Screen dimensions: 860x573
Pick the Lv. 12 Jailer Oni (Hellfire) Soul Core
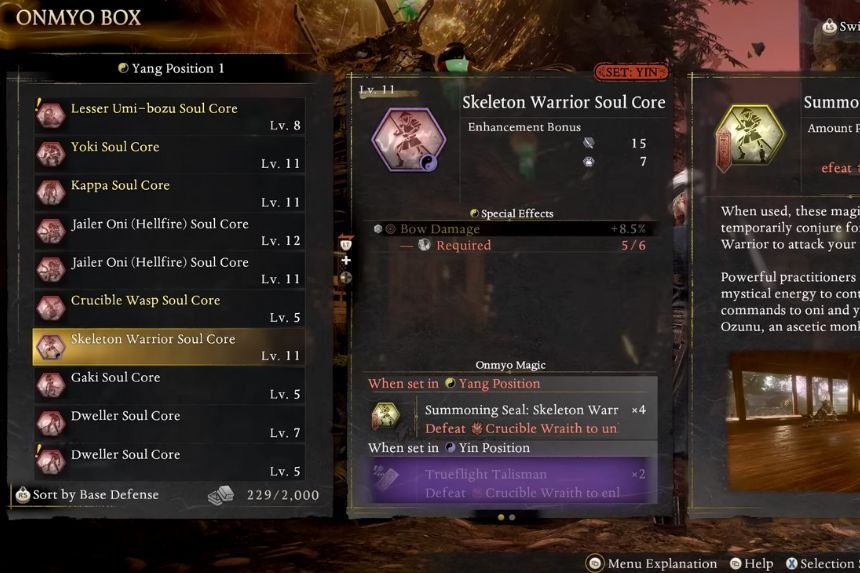point(168,231)
